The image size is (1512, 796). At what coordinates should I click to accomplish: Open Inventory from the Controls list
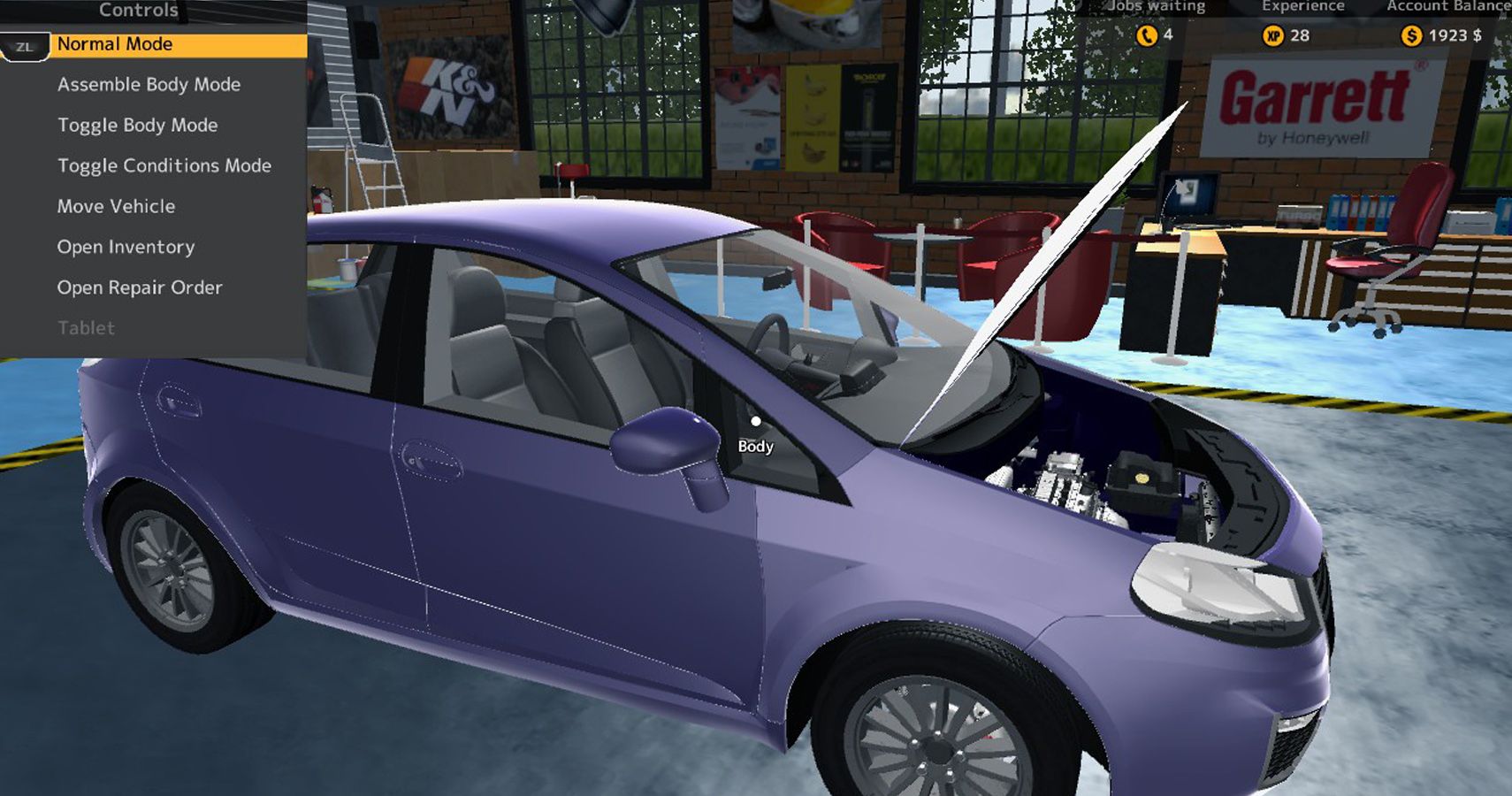tap(126, 247)
